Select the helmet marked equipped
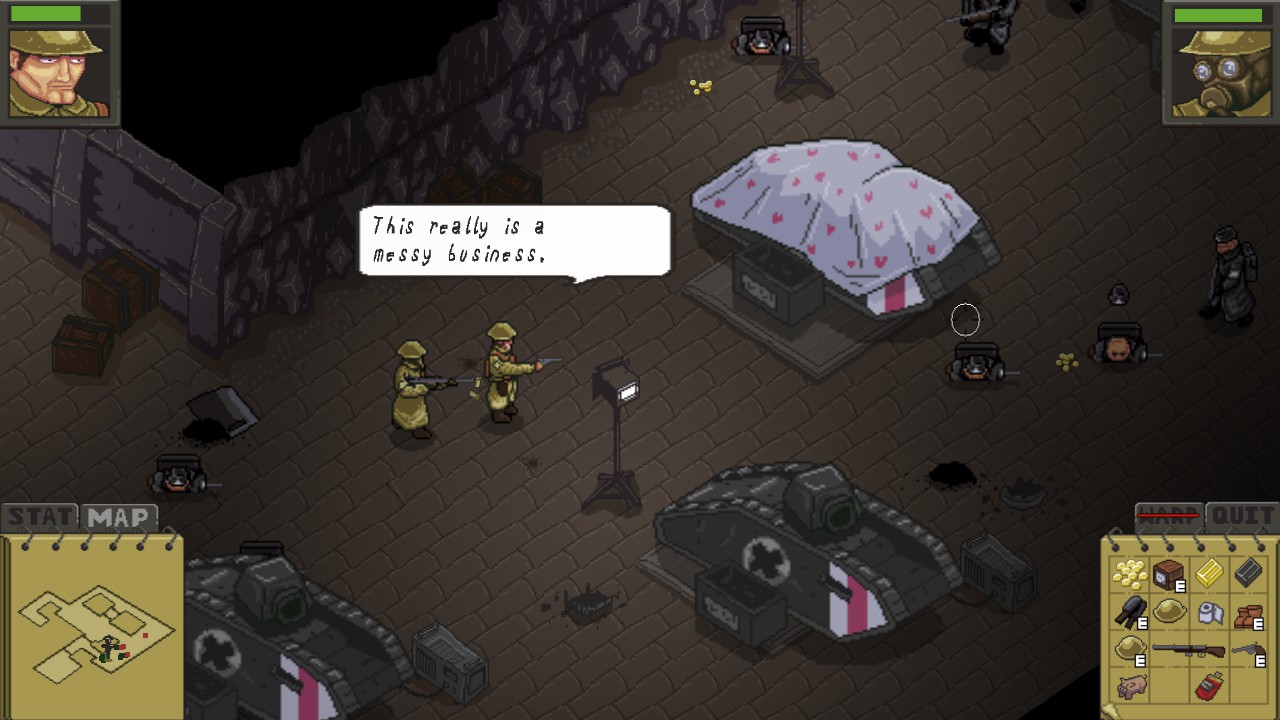Viewport: 1280px width, 720px height. pos(1131,649)
